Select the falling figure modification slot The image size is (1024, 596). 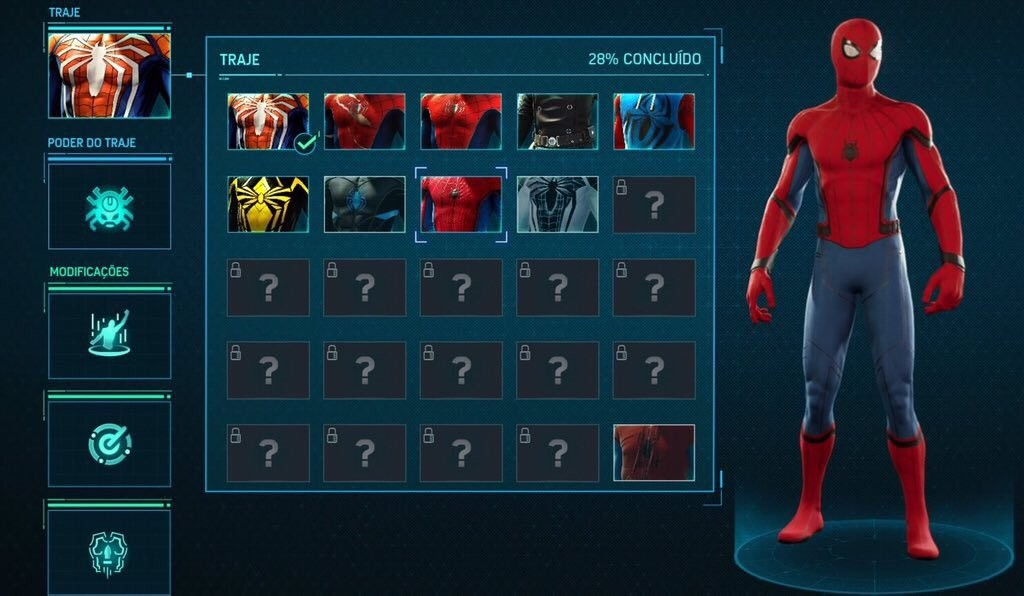click(109, 335)
